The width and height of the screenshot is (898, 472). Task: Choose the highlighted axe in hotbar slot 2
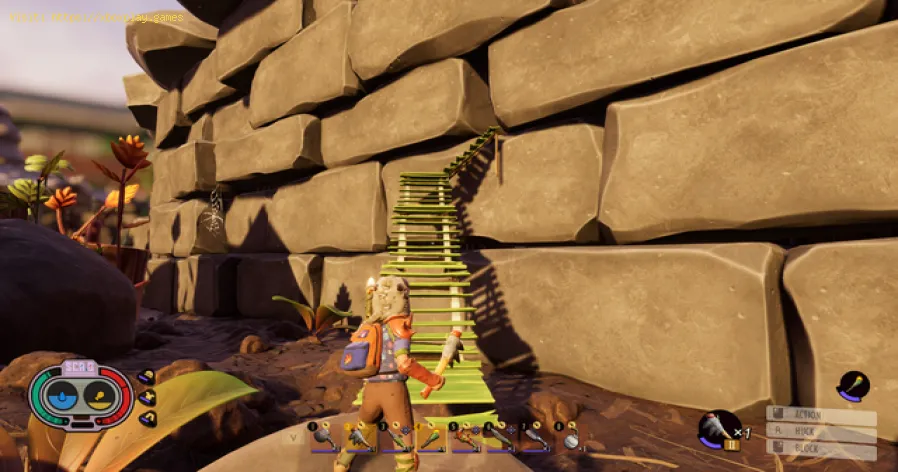pyautogui.click(x=361, y=437)
